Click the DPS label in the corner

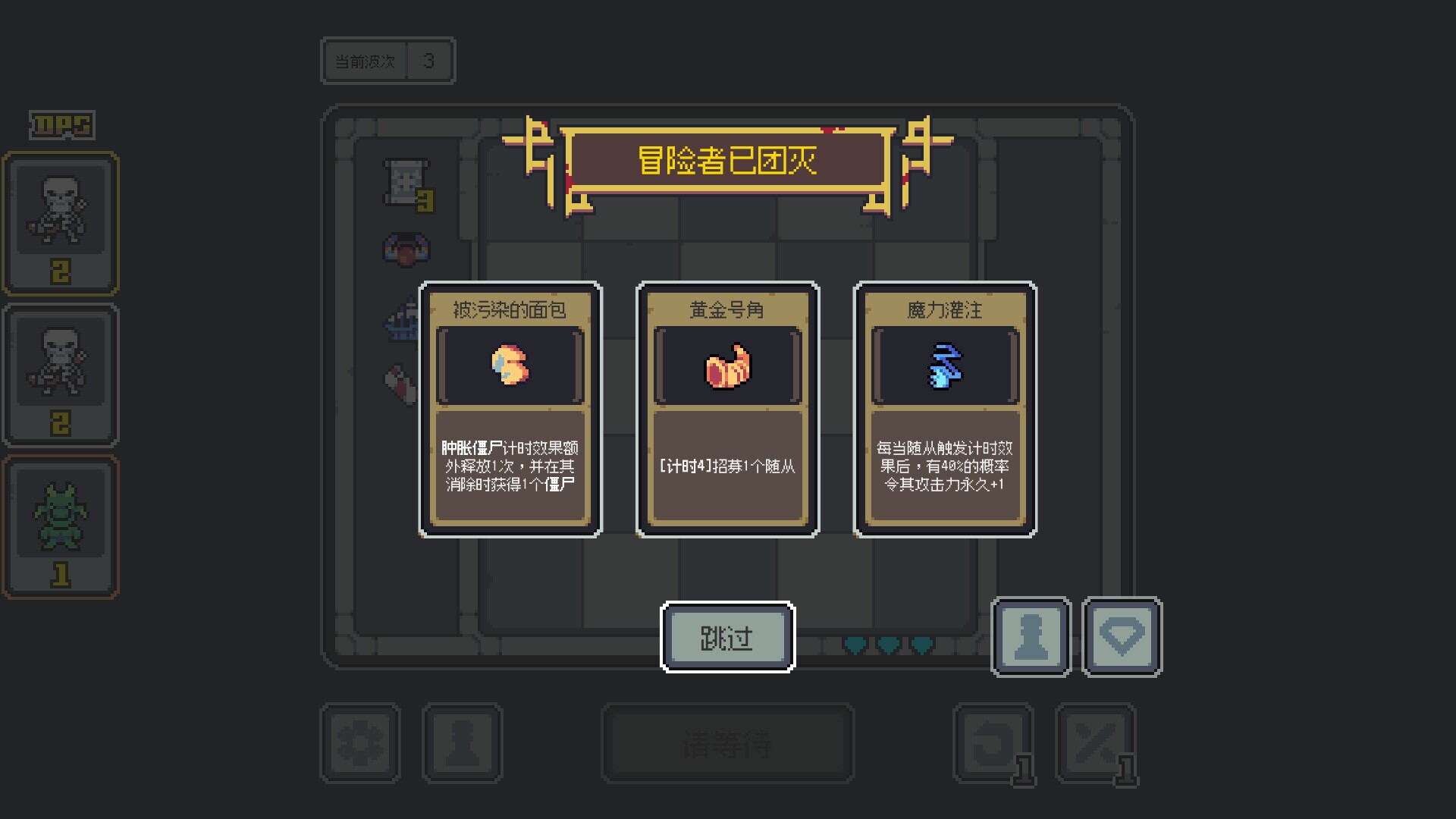pos(59,125)
